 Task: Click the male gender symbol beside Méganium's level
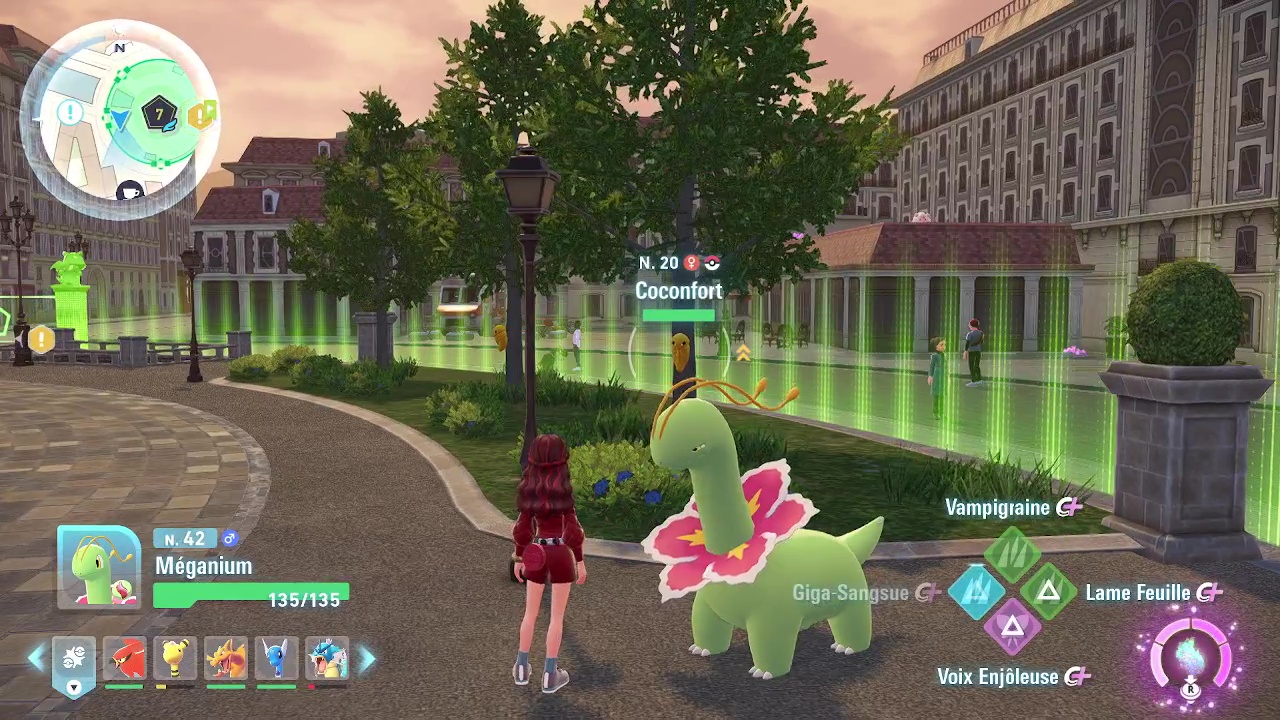[x=231, y=538]
